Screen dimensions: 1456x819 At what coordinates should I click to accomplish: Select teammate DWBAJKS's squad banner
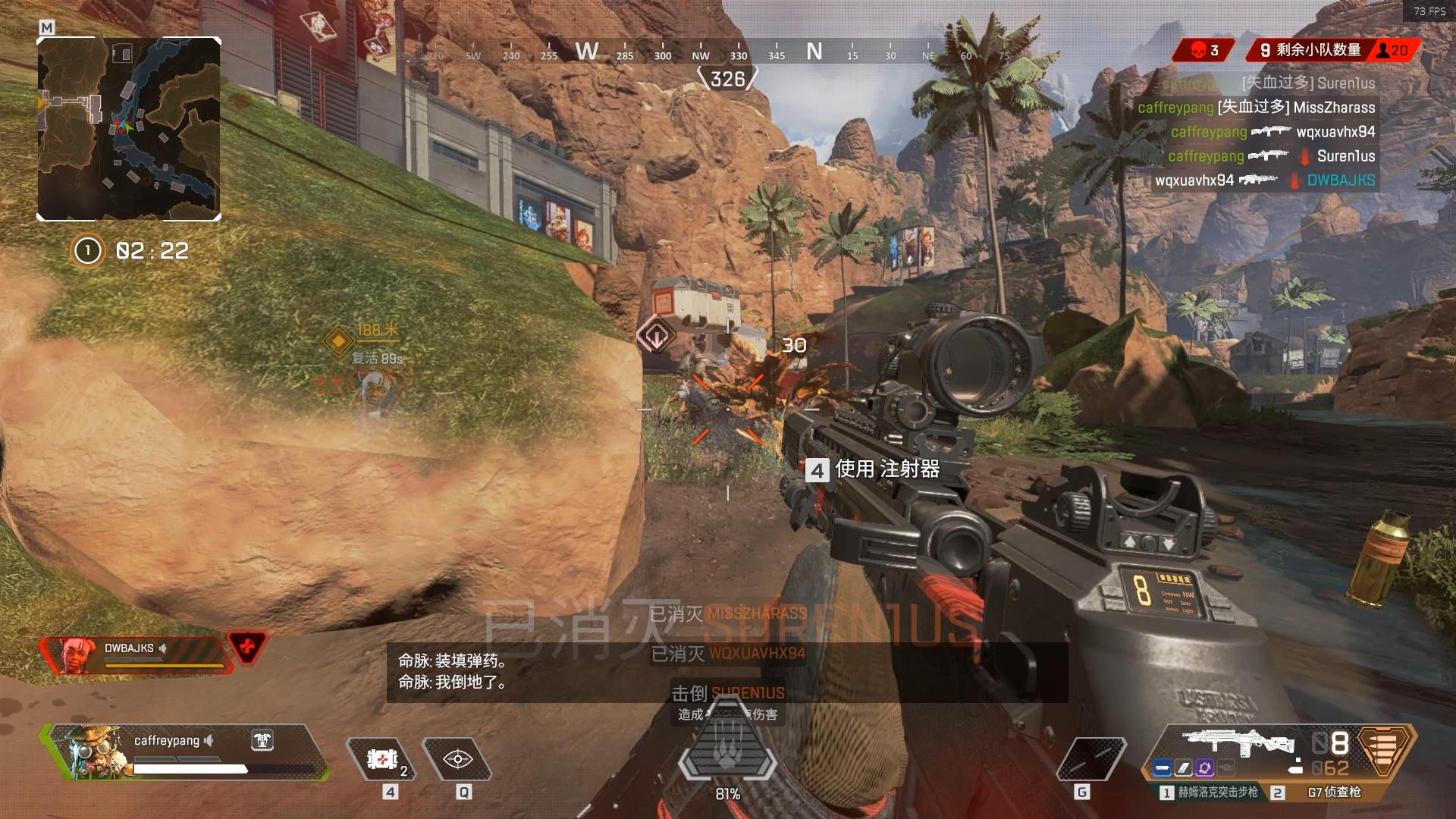[x=136, y=654]
